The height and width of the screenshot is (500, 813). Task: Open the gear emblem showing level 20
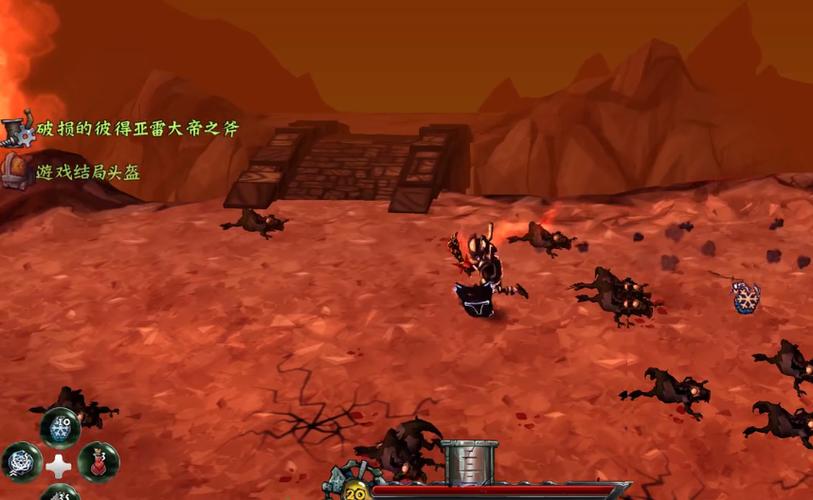pos(354,490)
